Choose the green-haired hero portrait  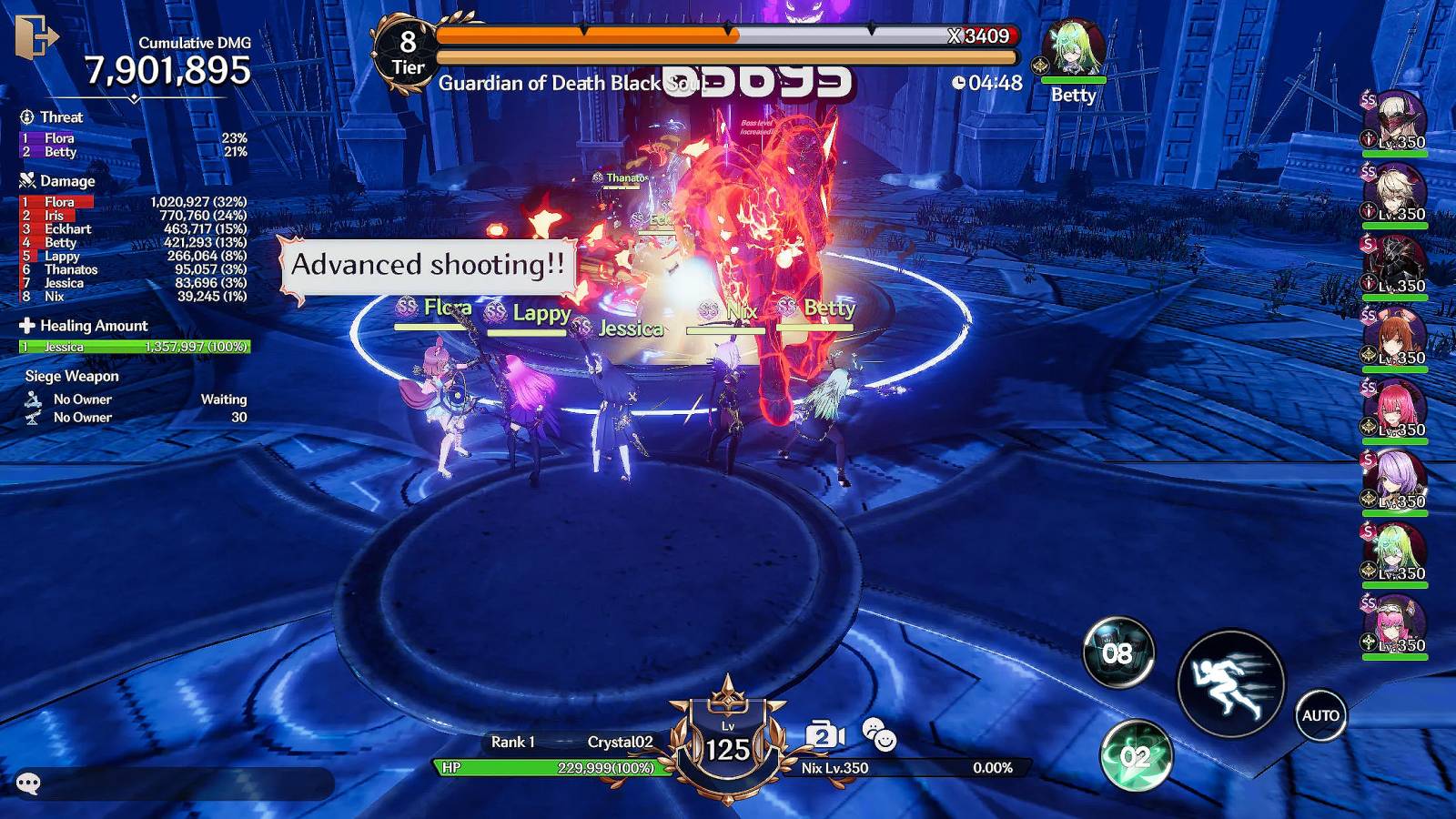point(1396,552)
